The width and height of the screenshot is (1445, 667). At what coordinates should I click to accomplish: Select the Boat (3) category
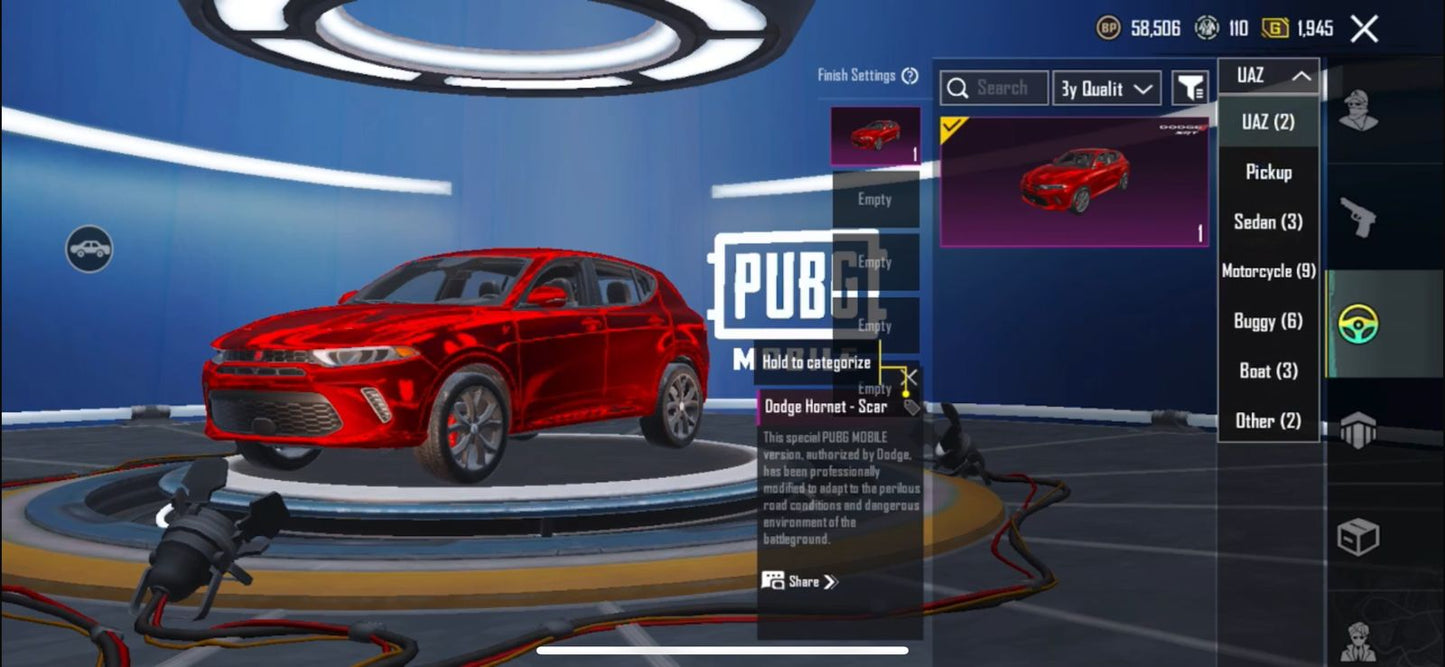click(1268, 371)
